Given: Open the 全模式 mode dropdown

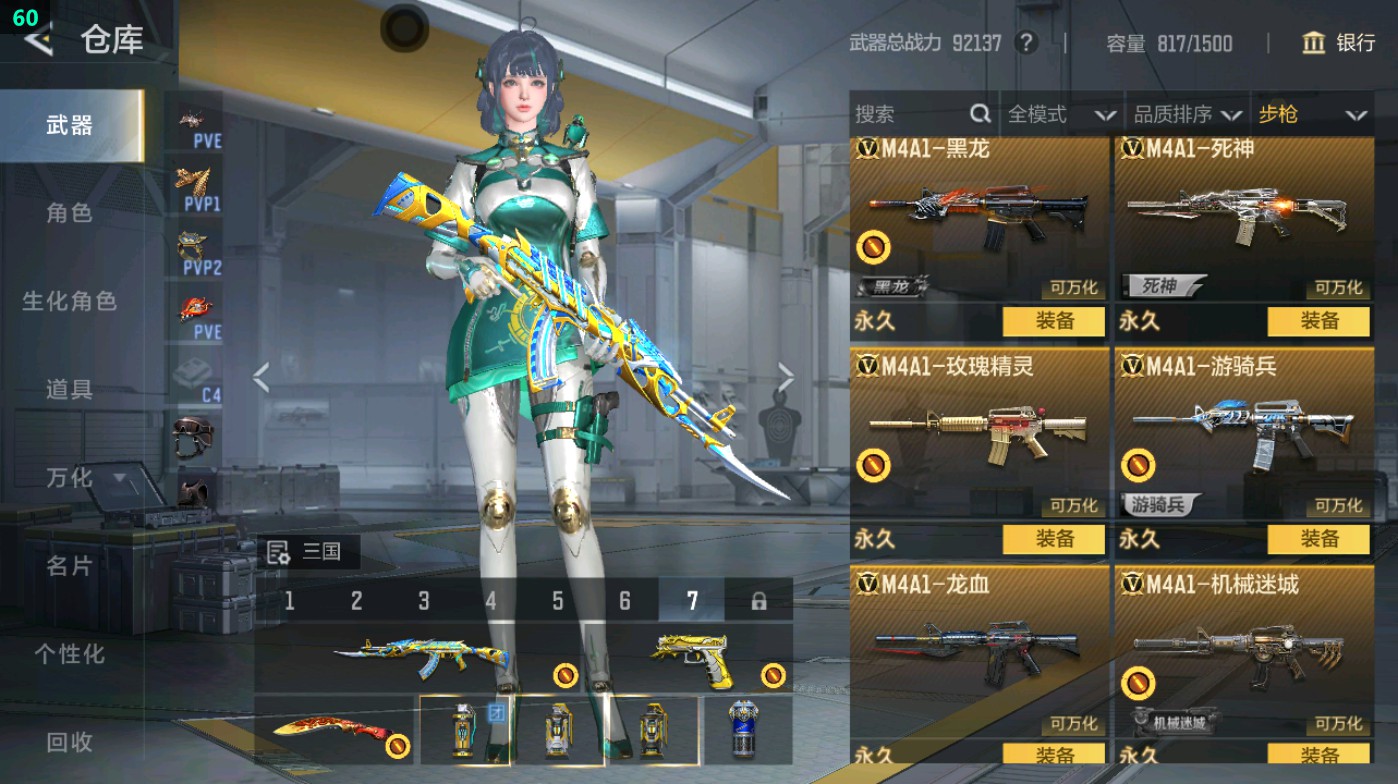Looking at the screenshot, I should 1060,115.
